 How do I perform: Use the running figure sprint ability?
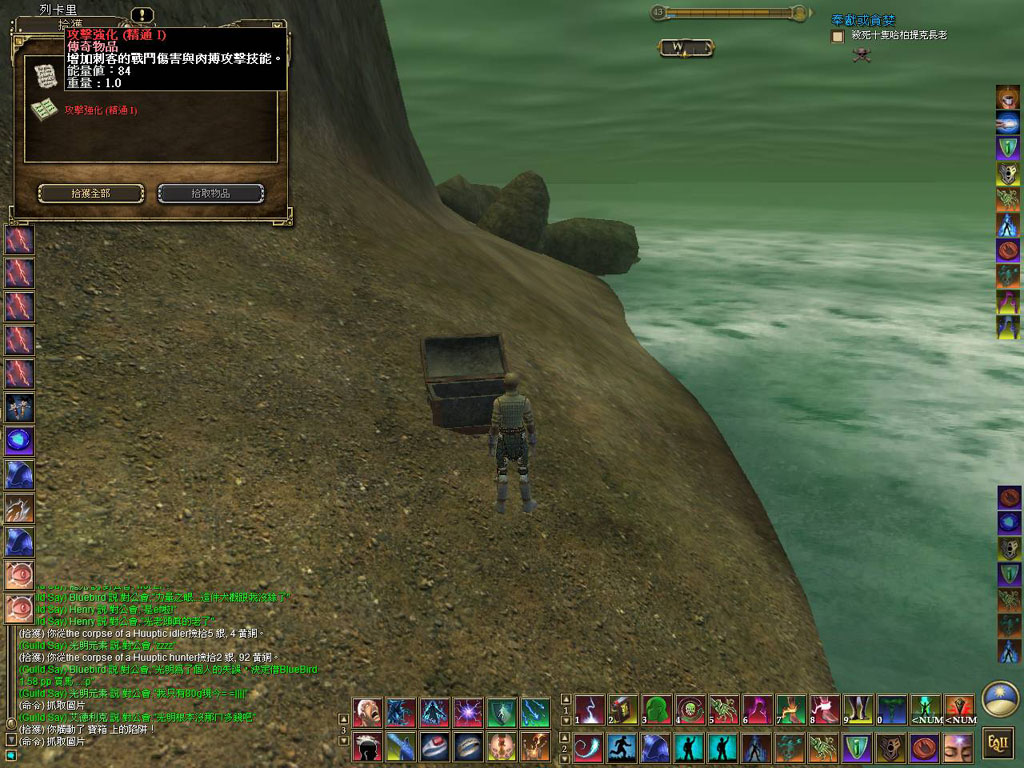pyautogui.click(x=622, y=747)
